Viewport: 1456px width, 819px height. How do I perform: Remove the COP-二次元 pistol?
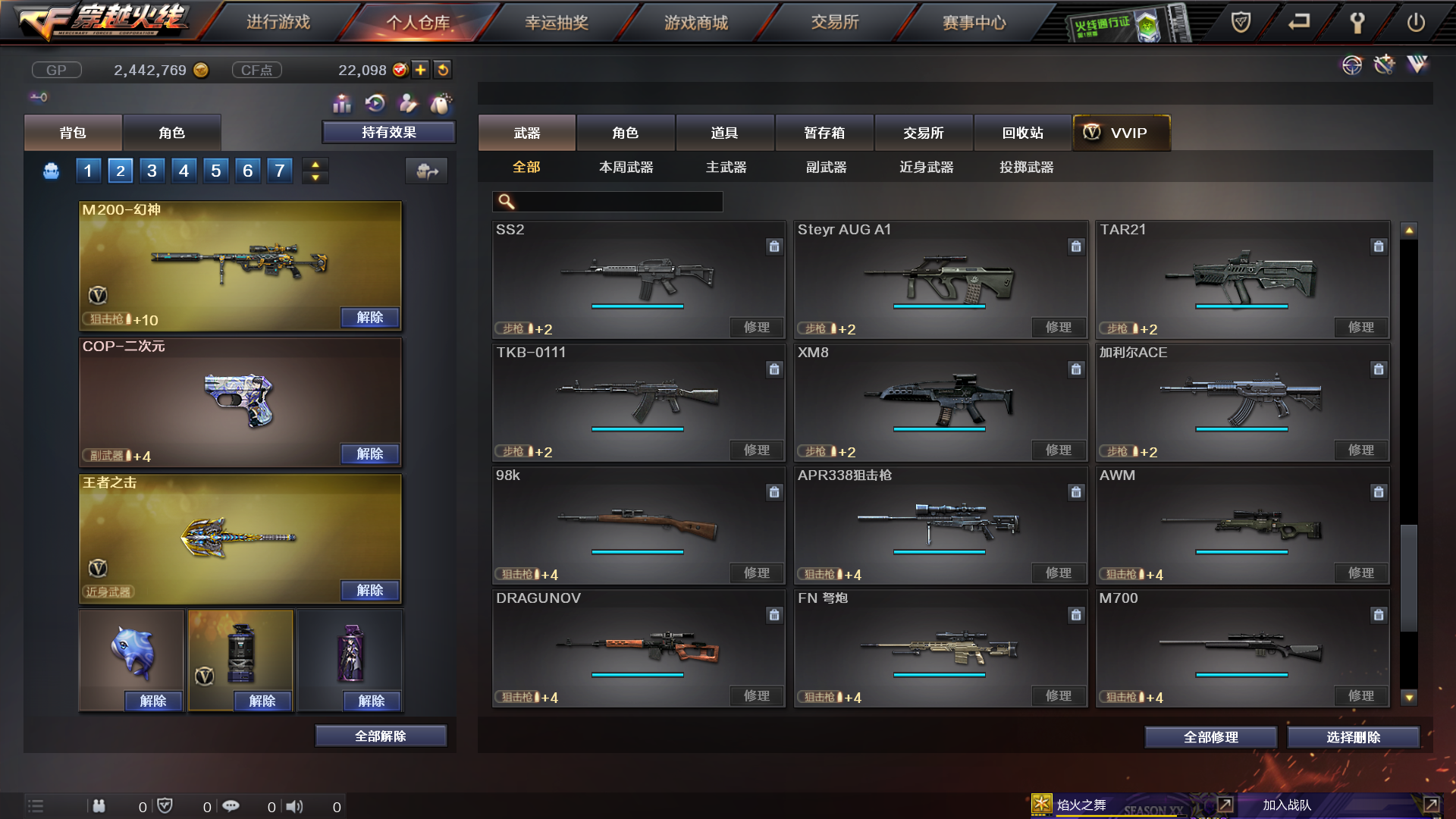[369, 453]
